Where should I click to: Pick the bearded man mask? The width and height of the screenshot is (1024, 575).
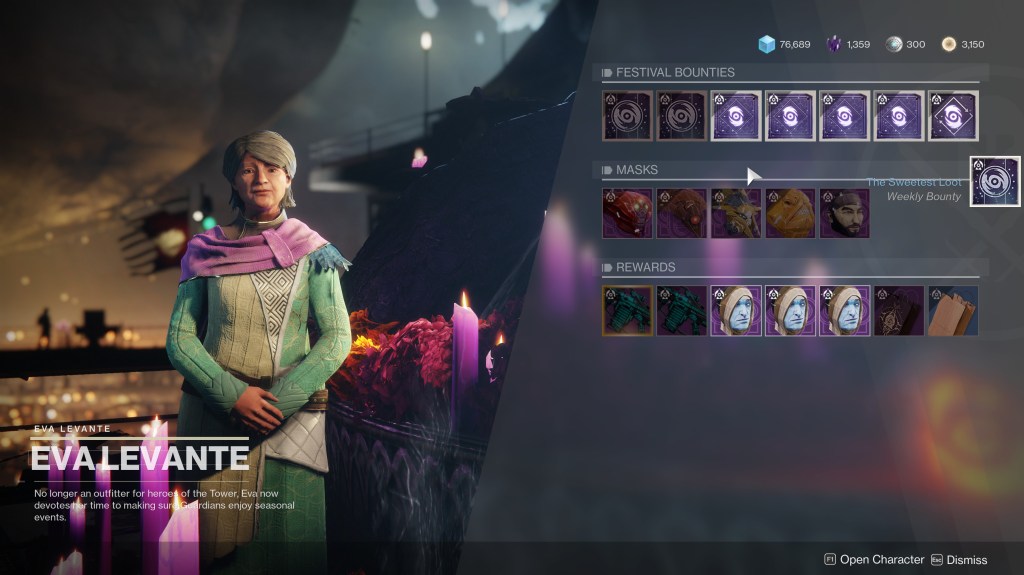pos(844,213)
